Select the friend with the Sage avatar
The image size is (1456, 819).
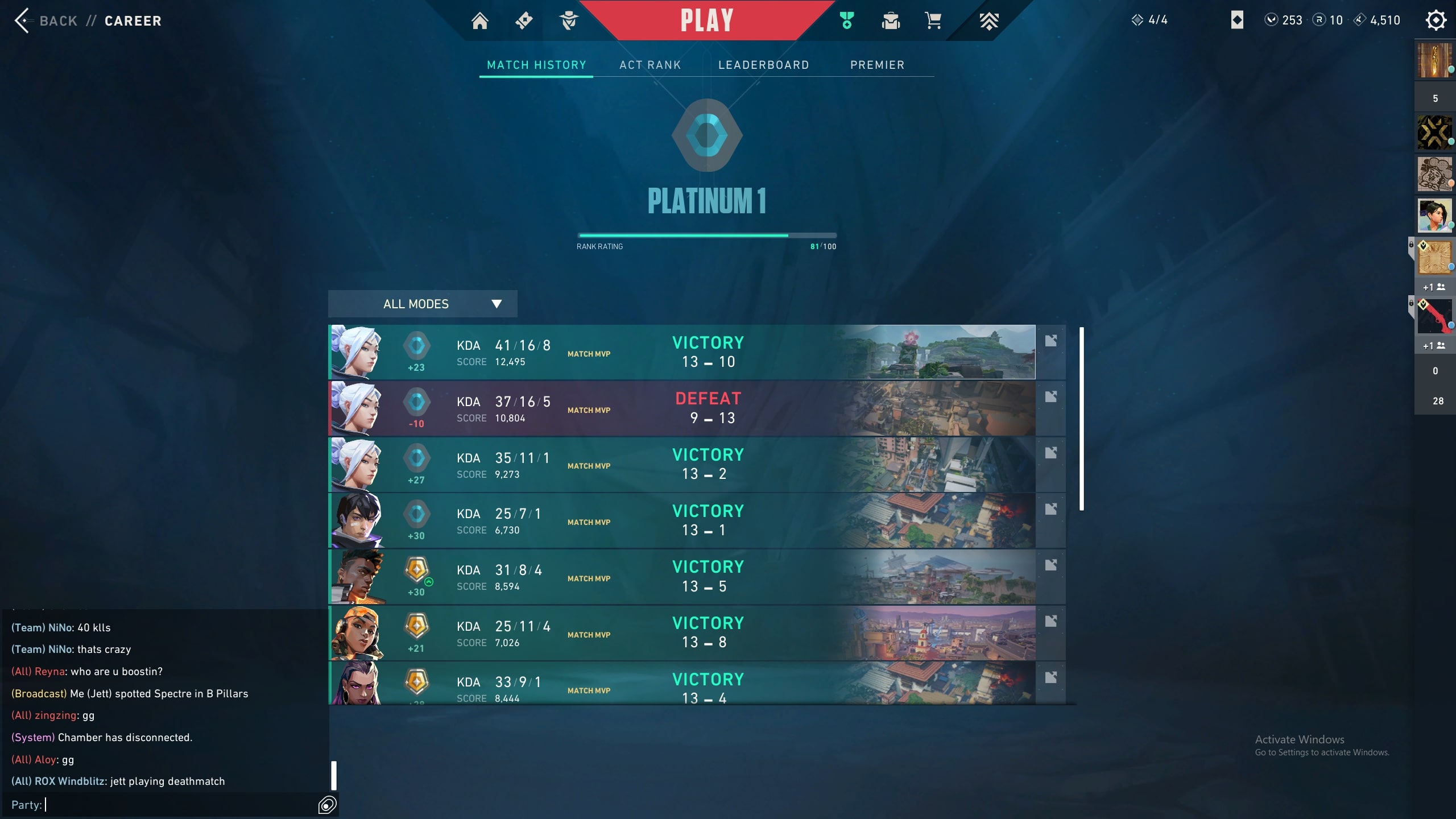click(x=1434, y=216)
